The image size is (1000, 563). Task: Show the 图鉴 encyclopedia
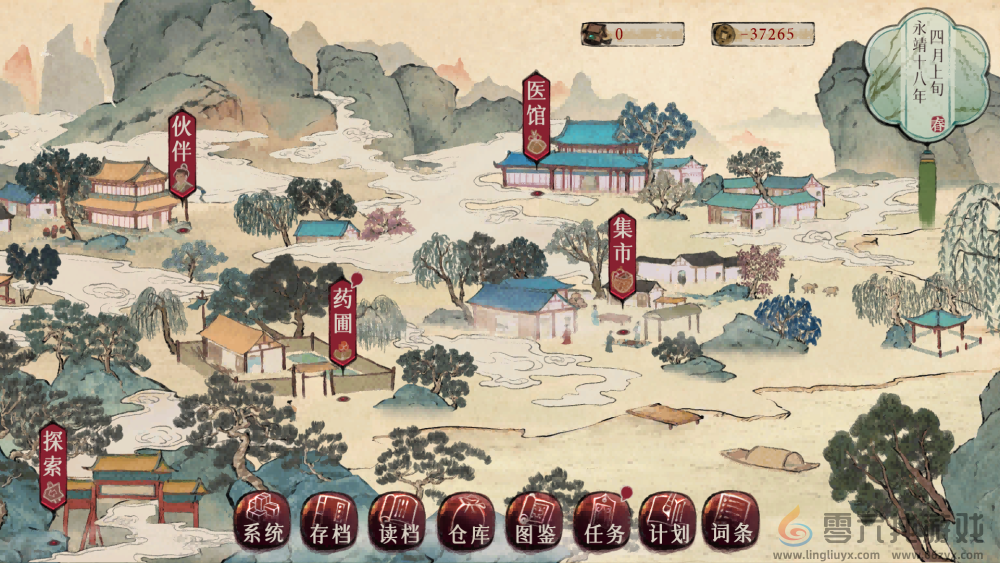(x=535, y=521)
